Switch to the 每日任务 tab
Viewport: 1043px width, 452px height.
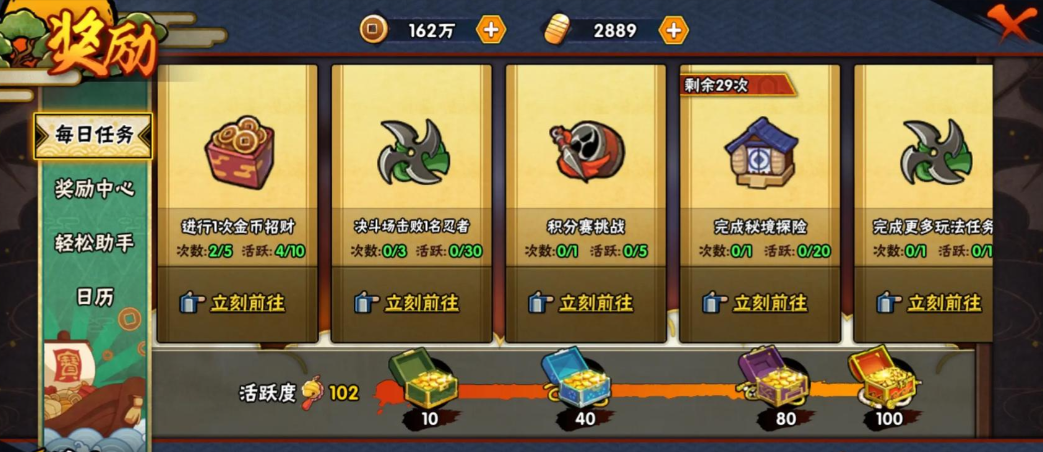pyautogui.click(x=94, y=136)
